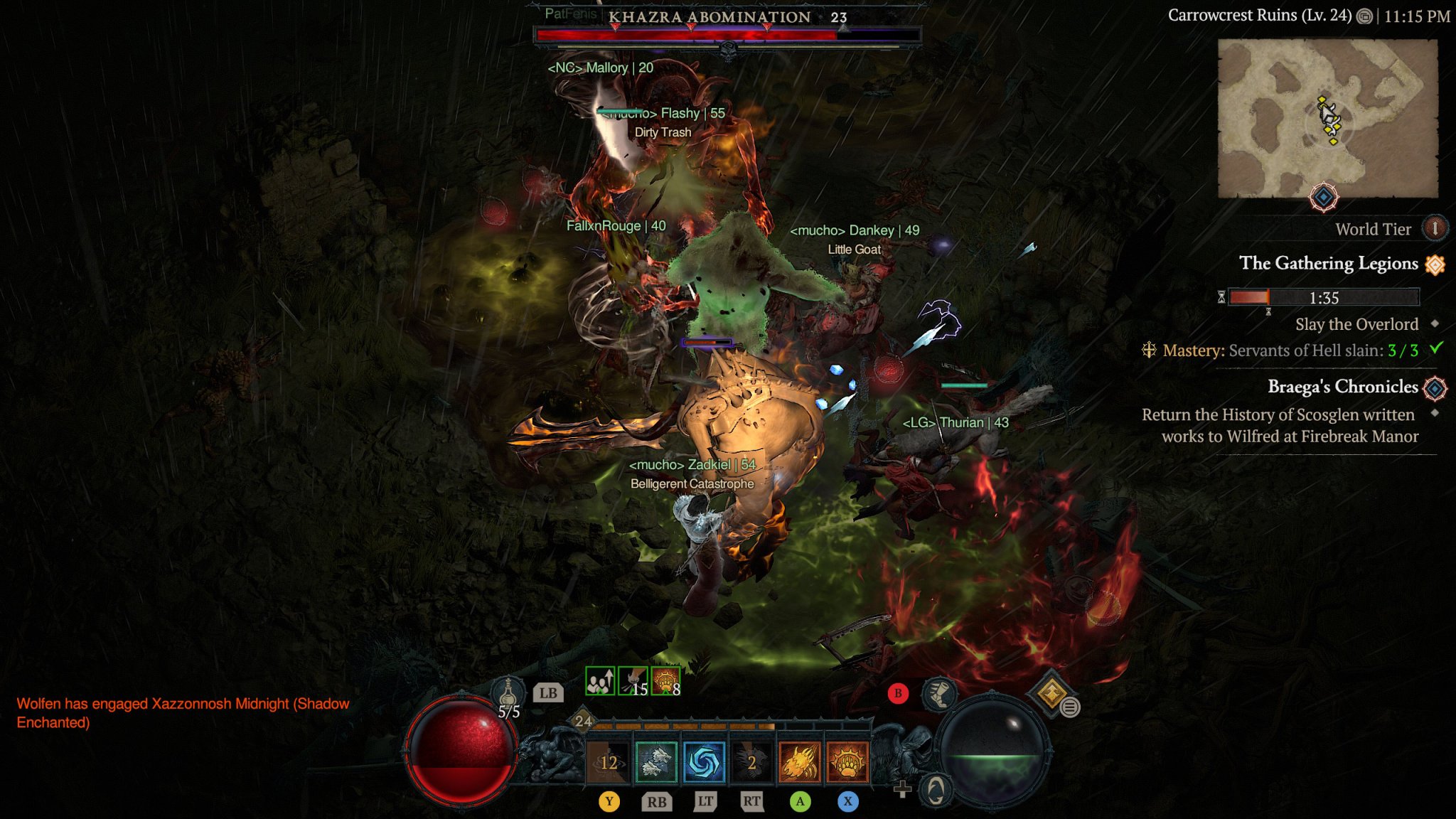Click the B button prompt on the skill bar
Viewport: 1456px width, 819px height.
899,694
